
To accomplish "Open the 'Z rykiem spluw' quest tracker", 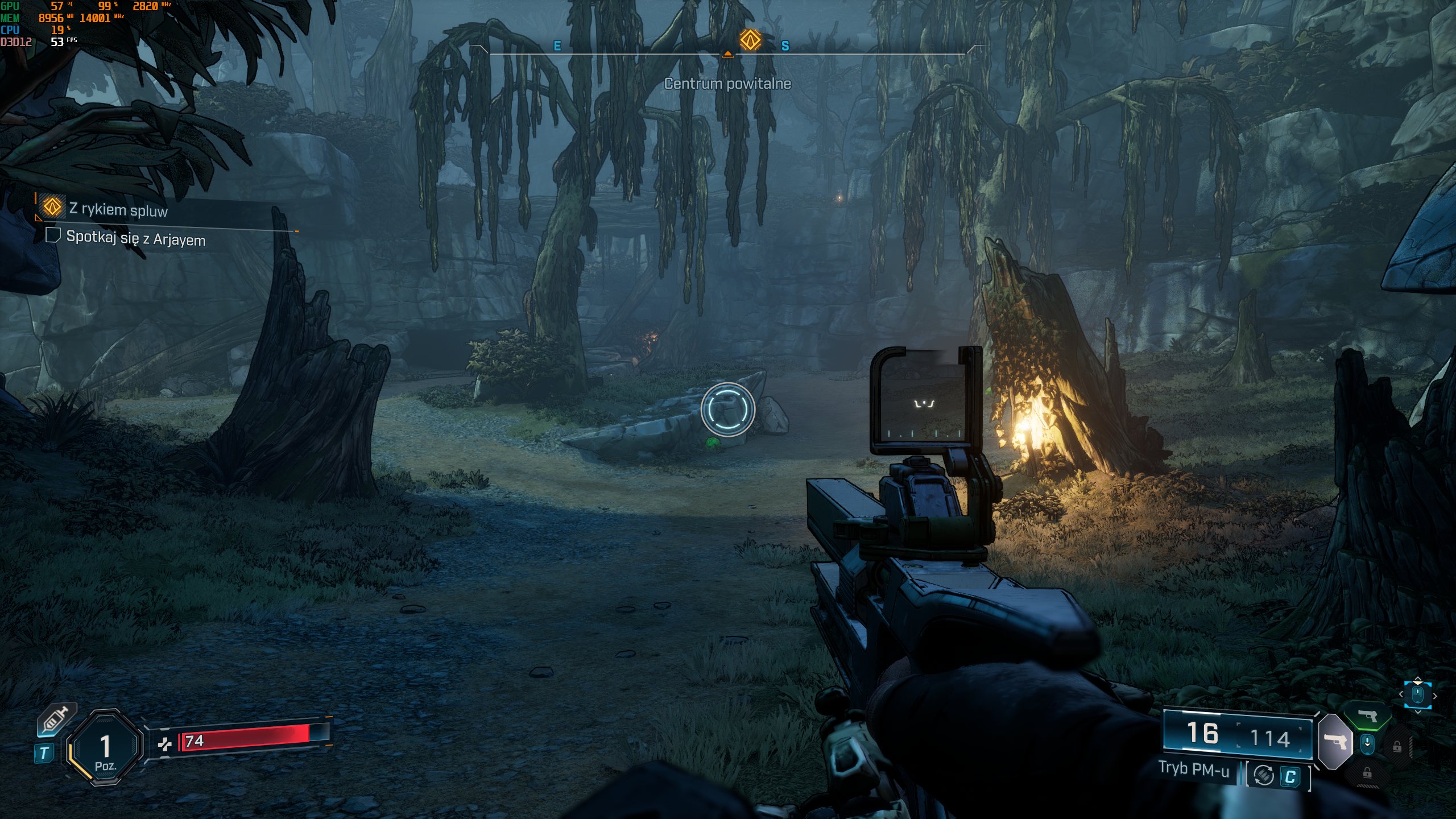I will pyautogui.click(x=118, y=209).
